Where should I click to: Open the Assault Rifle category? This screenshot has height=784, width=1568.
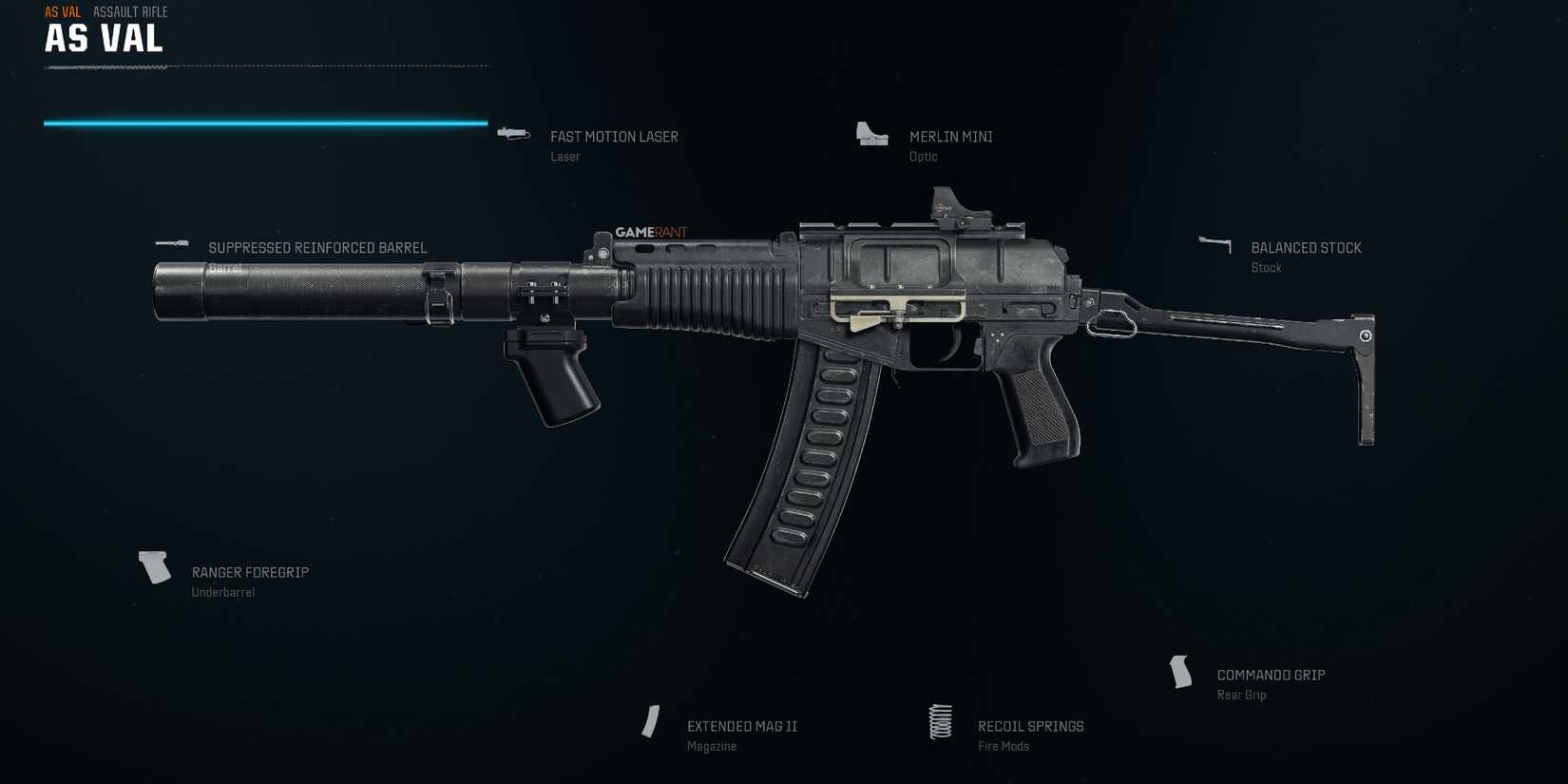coord(129,11)
